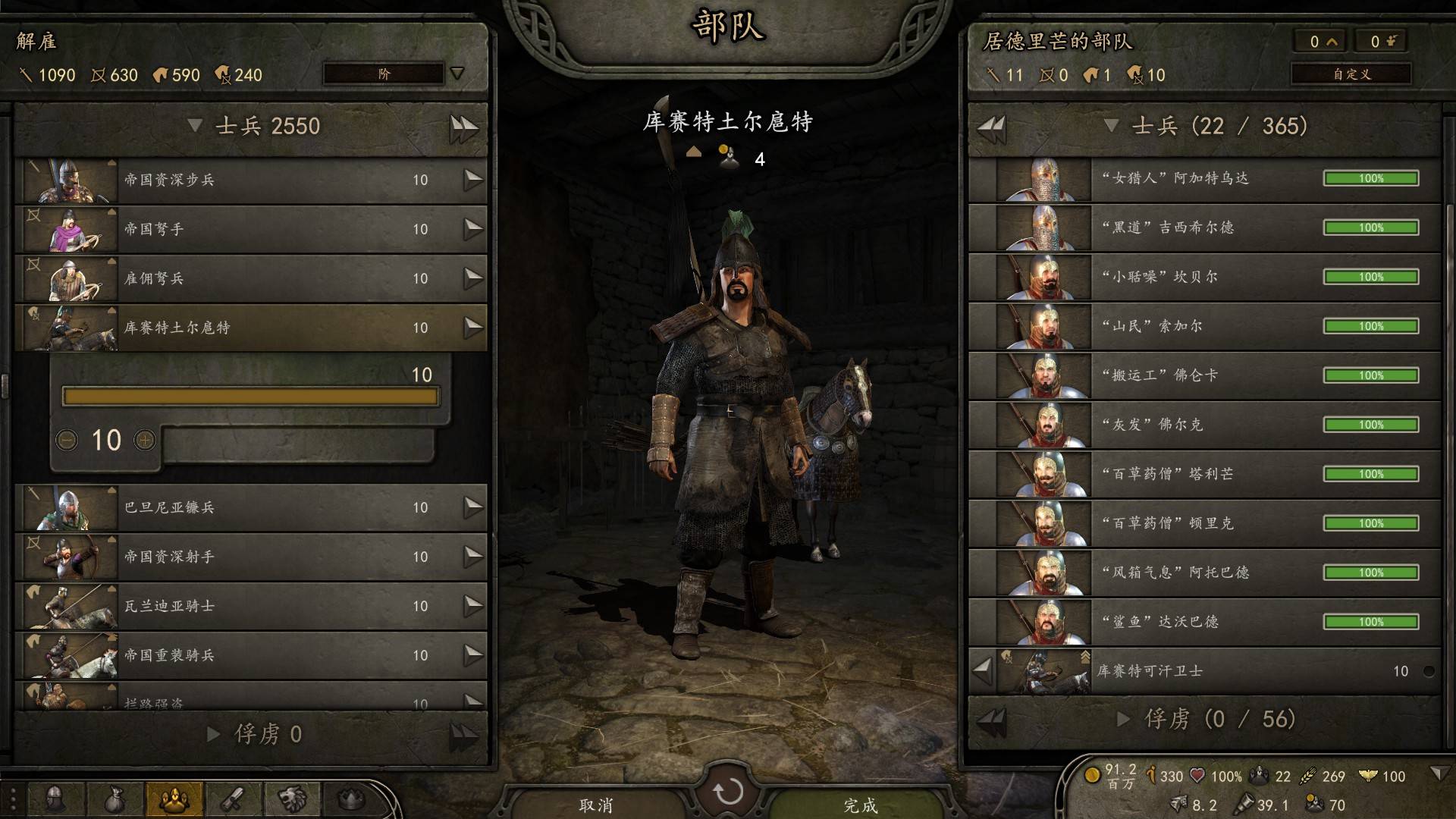Select the 帝国弩手 troop row
Viewport: 1456px width, 819px height.
(250, 229)
